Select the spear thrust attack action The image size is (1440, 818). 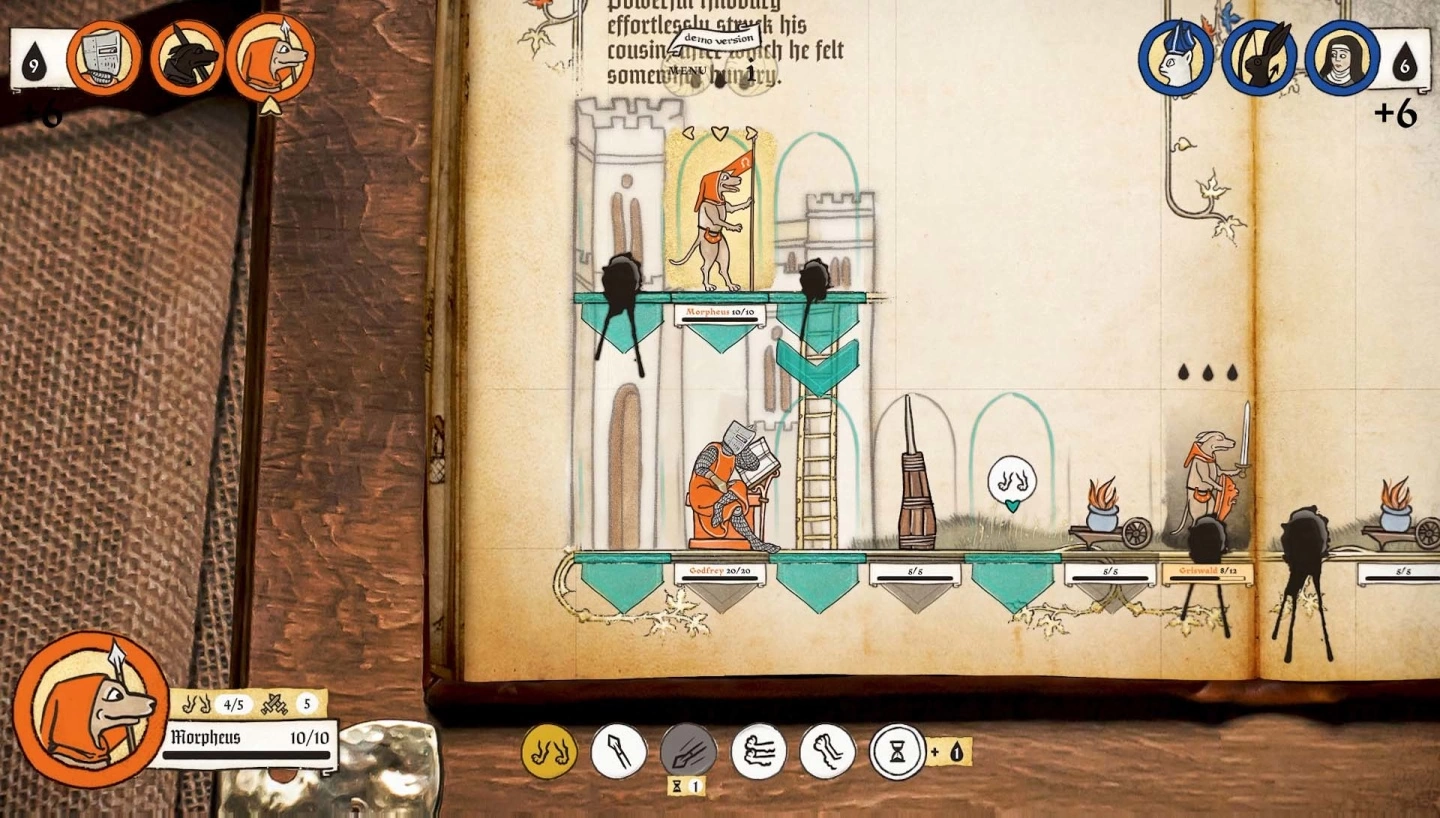click(x=618, y=749)
